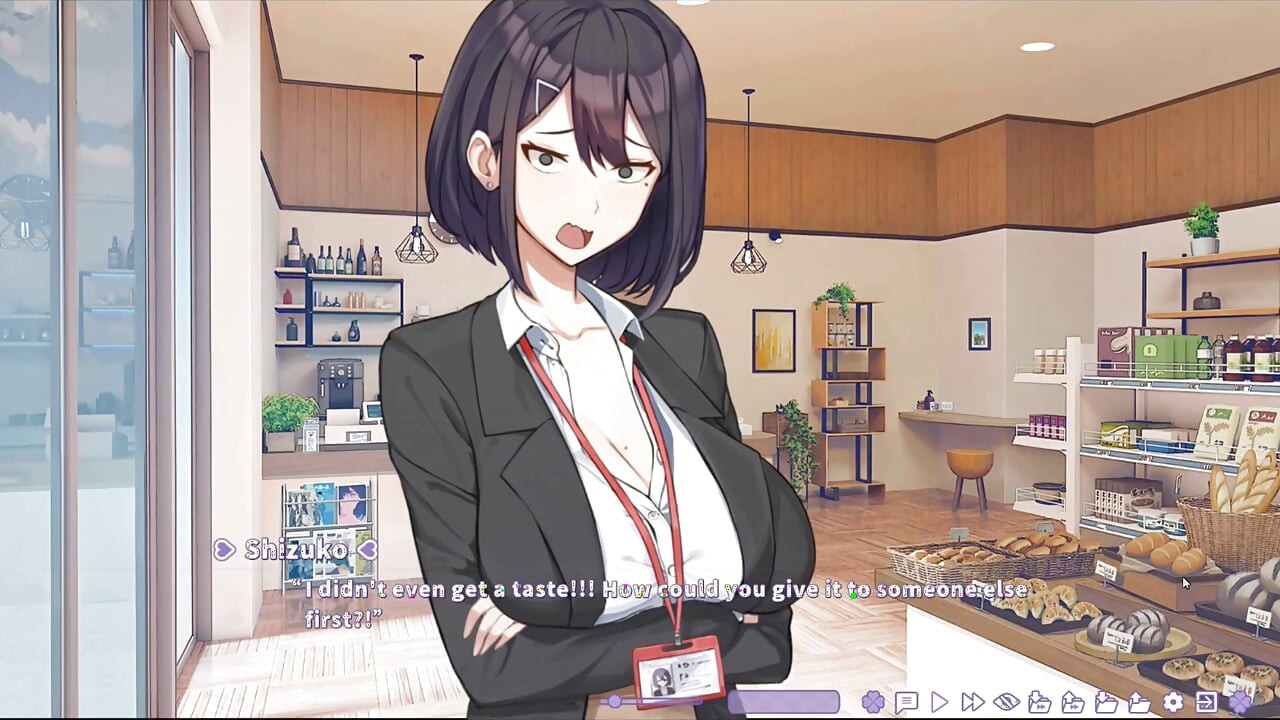Open the save game menu
1280x720 pixels.
click(1107, 700)
